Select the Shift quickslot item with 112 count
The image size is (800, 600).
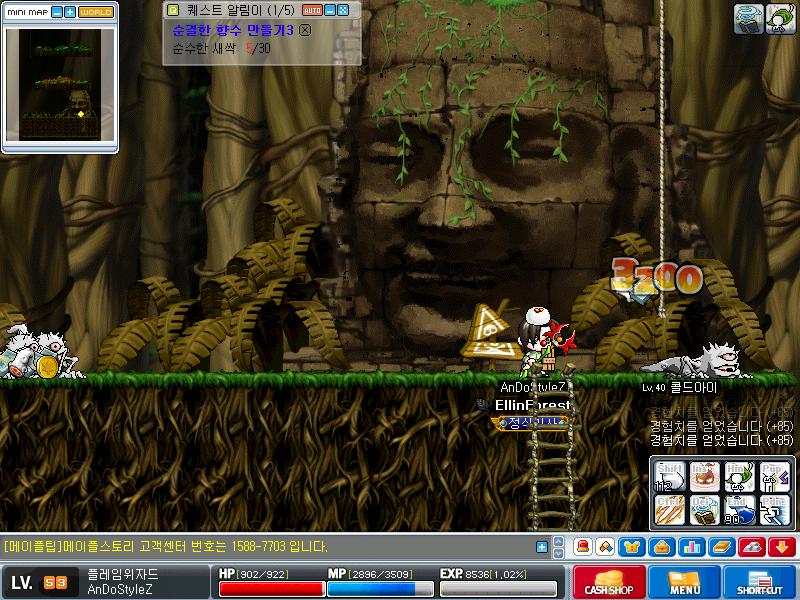click(x=669, y=476)
